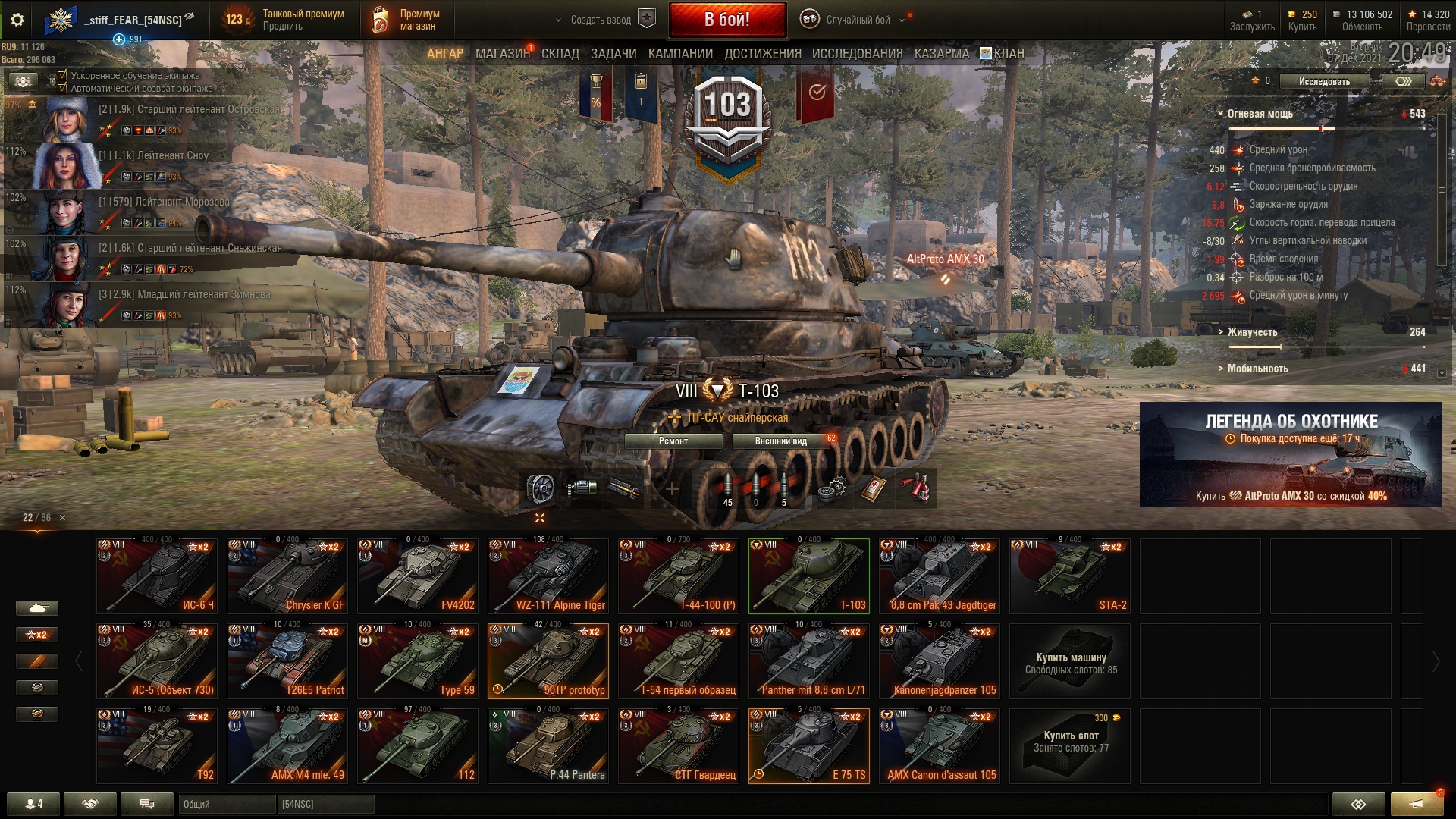Open the Легенда об охотнике offer banner
1456x819 pixels.
(1291, 454)
